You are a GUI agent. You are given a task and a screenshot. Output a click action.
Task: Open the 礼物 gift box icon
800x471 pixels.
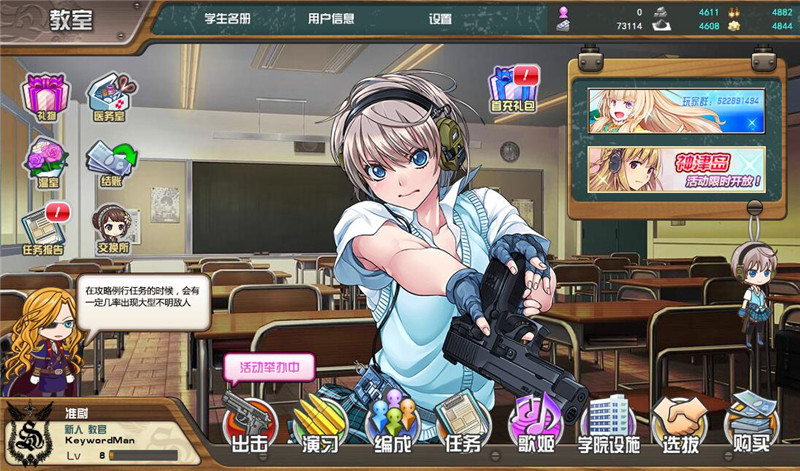(46, 97)
